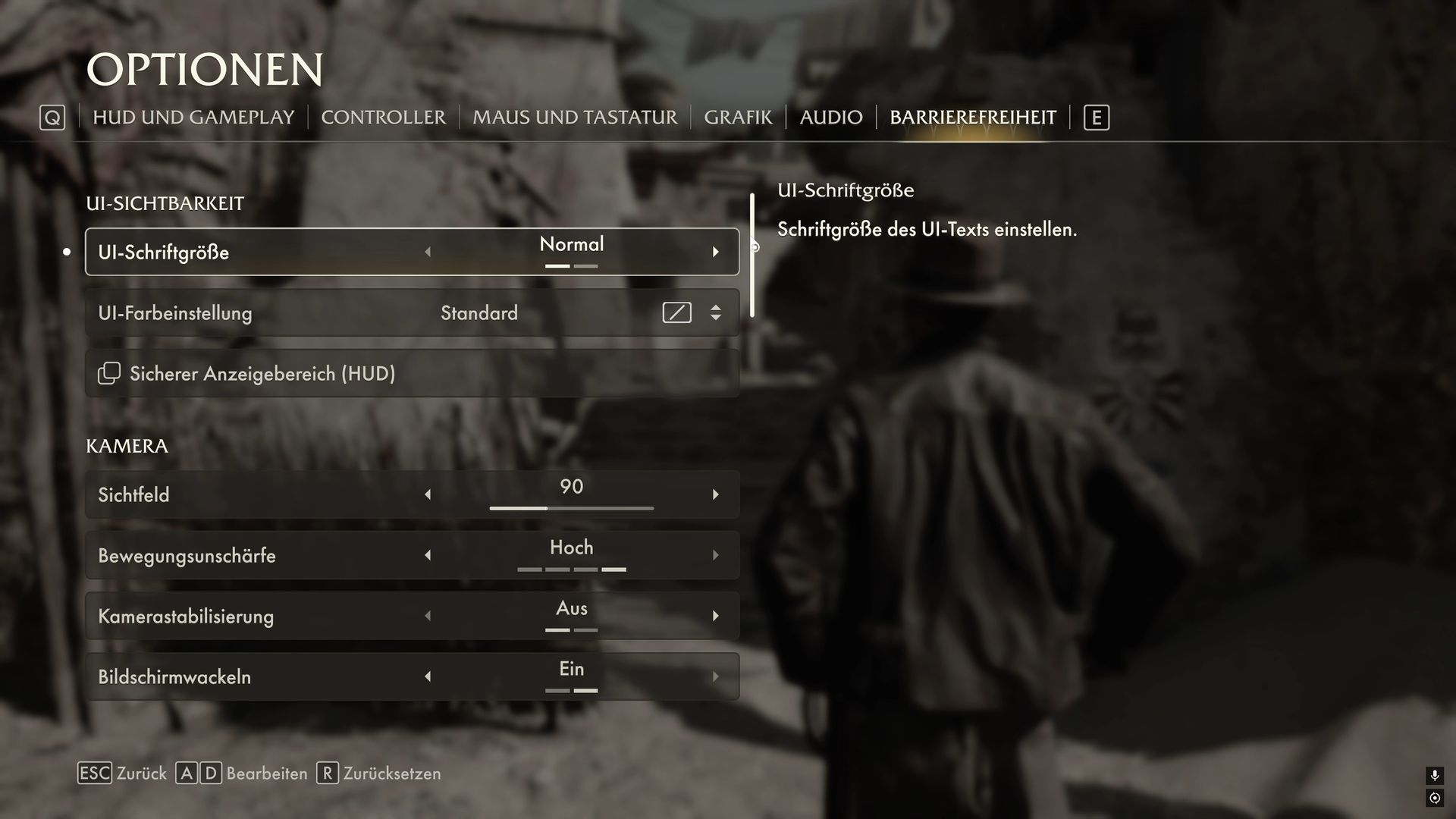This screenshot has height=819, width=1456.
Task: Reduce Bewegungsunschärfe with the left arrow
Action: pyautogui.click(x=428, y=555)
